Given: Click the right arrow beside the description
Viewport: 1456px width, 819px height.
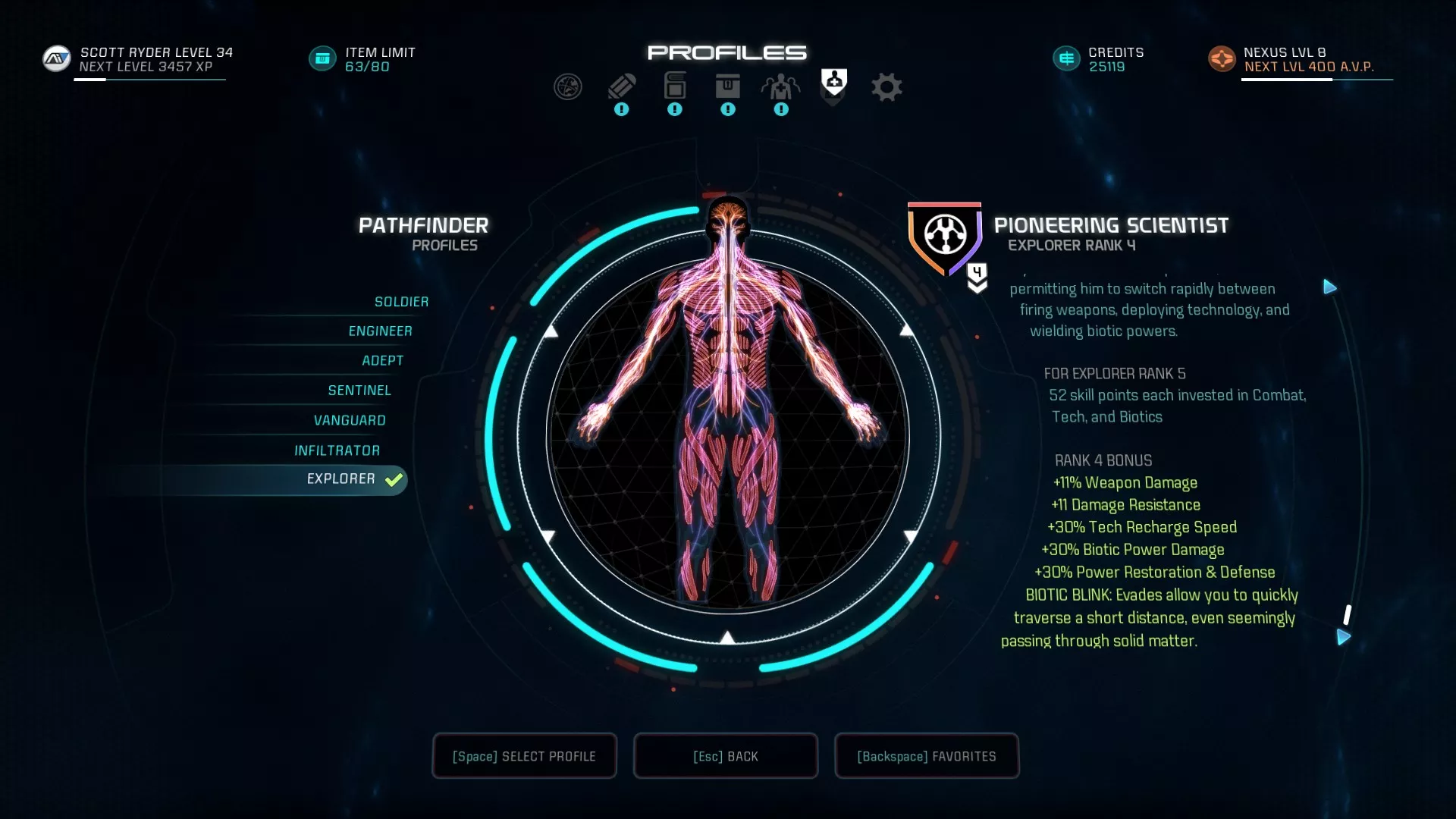Looking at the screenshot, I should pyautogui.click(x=1330, y=287).
